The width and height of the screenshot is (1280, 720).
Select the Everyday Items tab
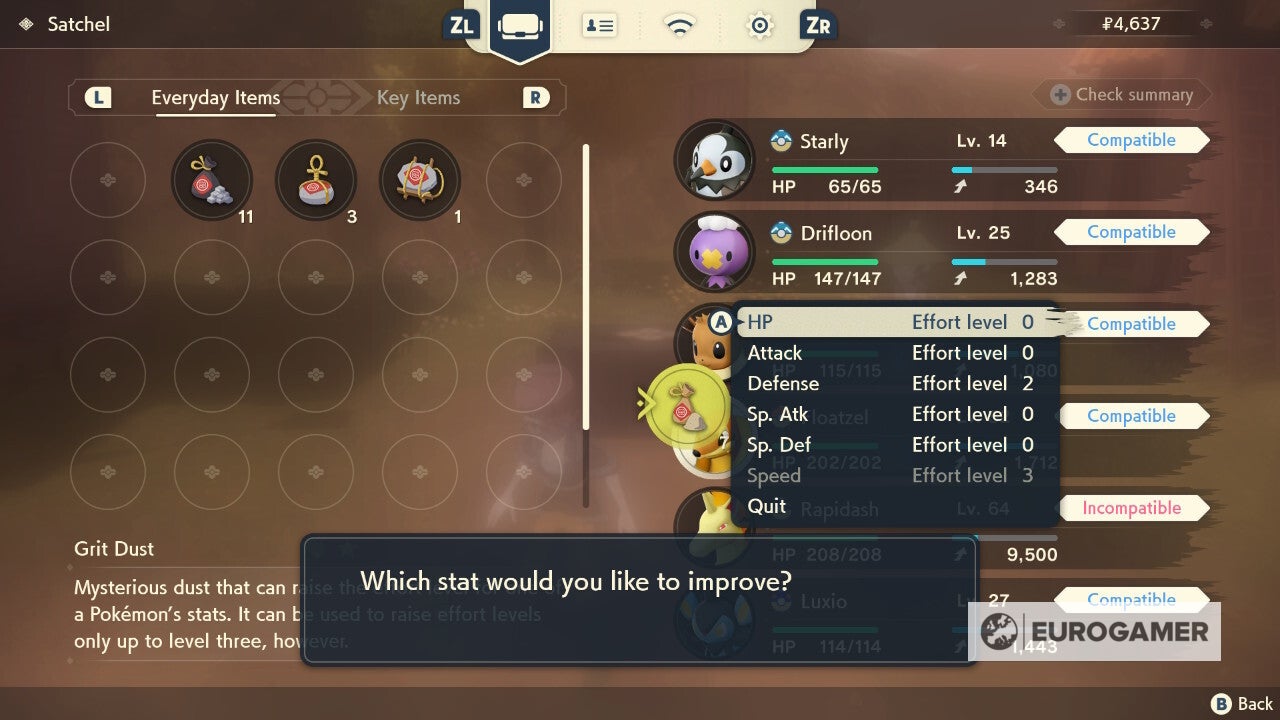[214, 98]
